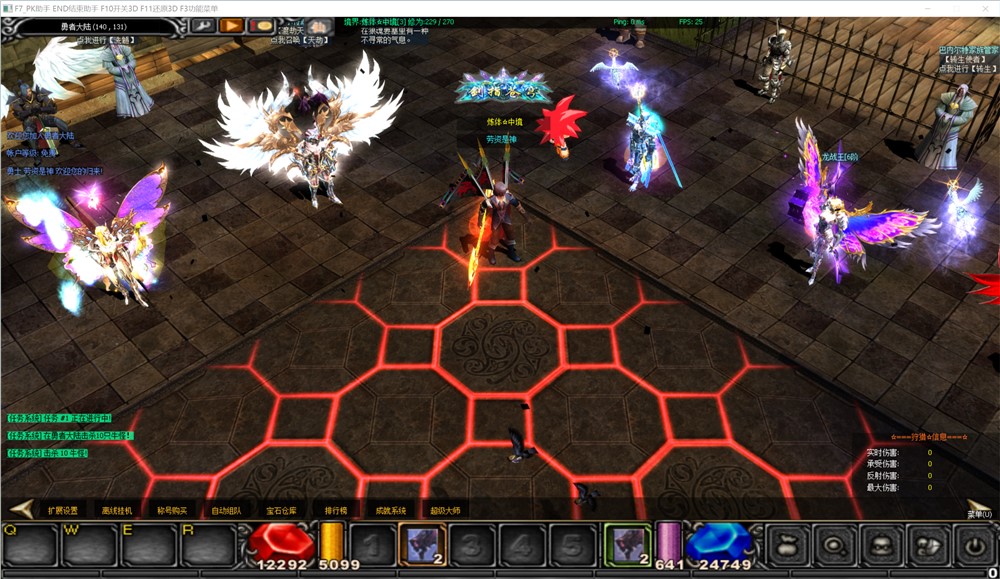Click the wrench settings button
The image size is (1000, 579).
coord(203,25)
